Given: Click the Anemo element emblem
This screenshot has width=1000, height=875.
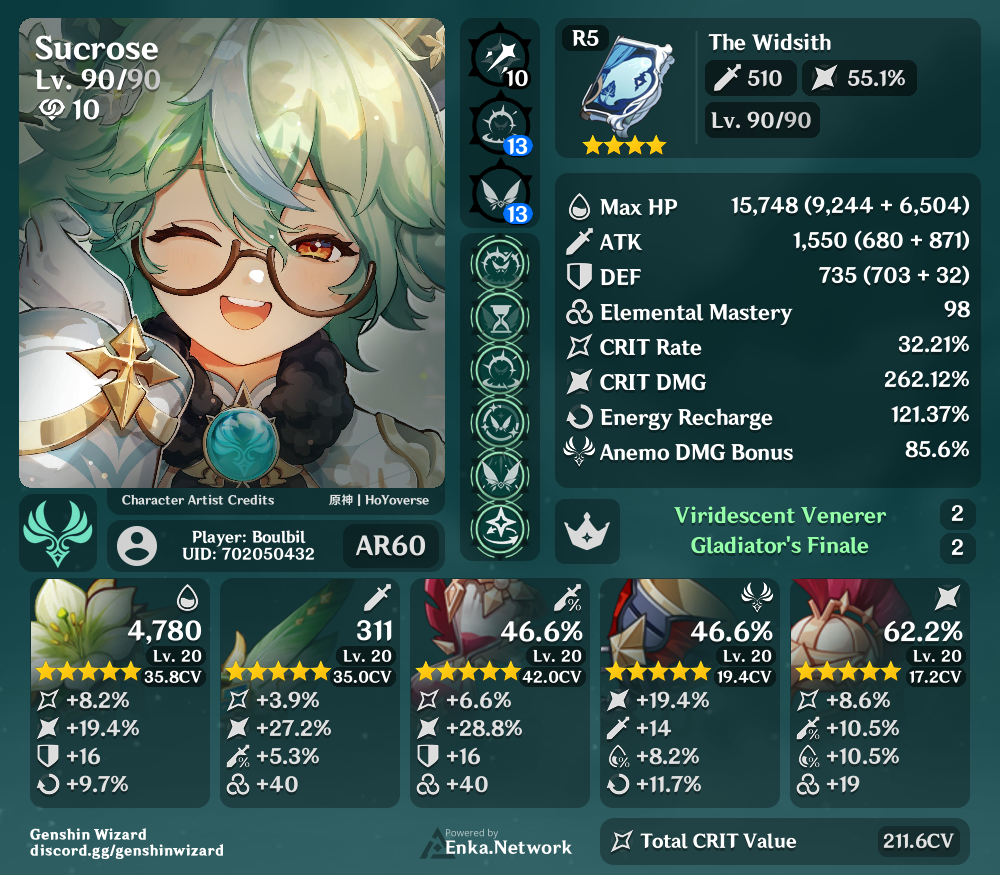Looking at the screenshot, I should point(59,532).
